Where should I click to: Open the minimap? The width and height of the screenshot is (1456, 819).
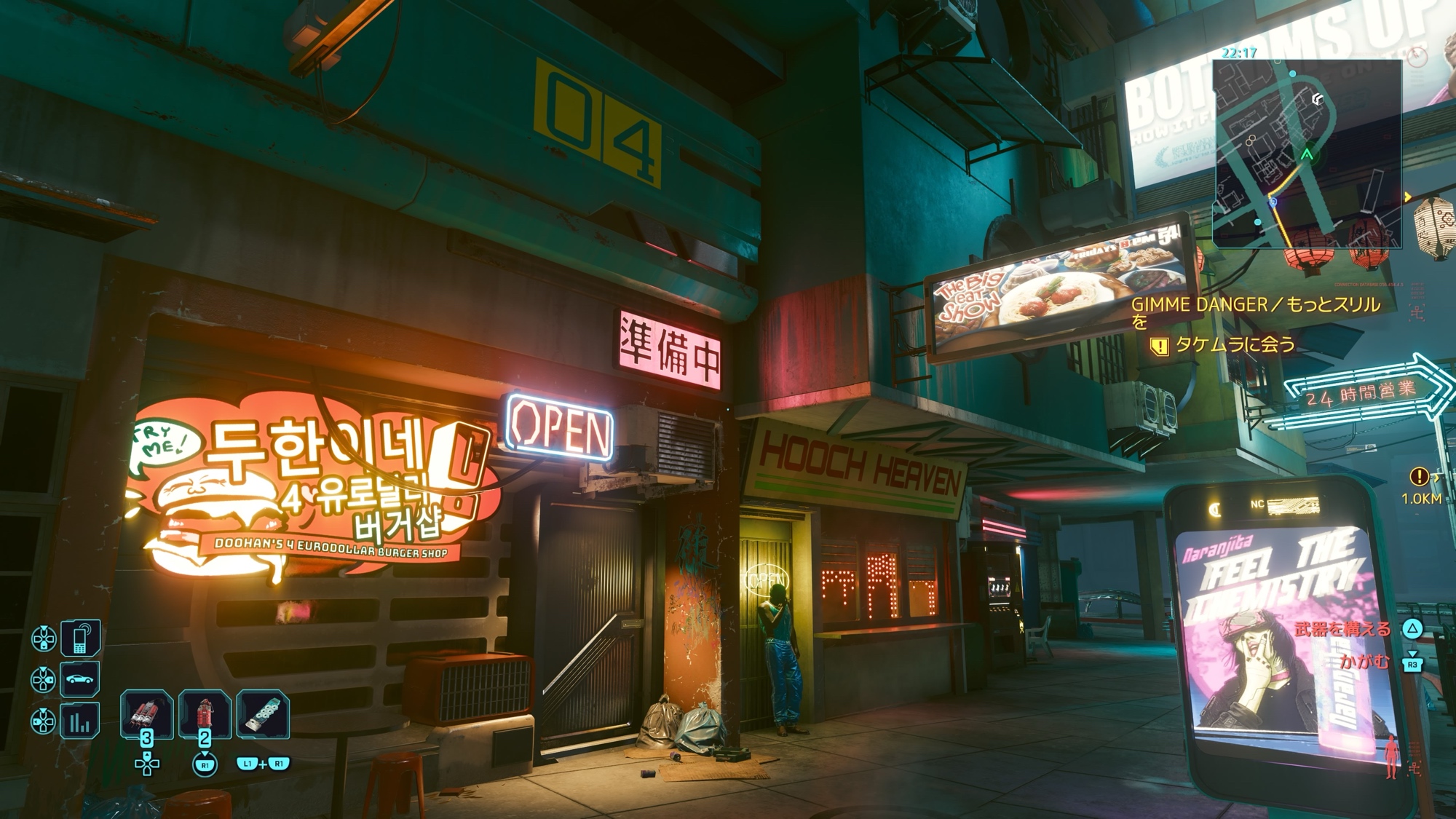[1307, 154]
